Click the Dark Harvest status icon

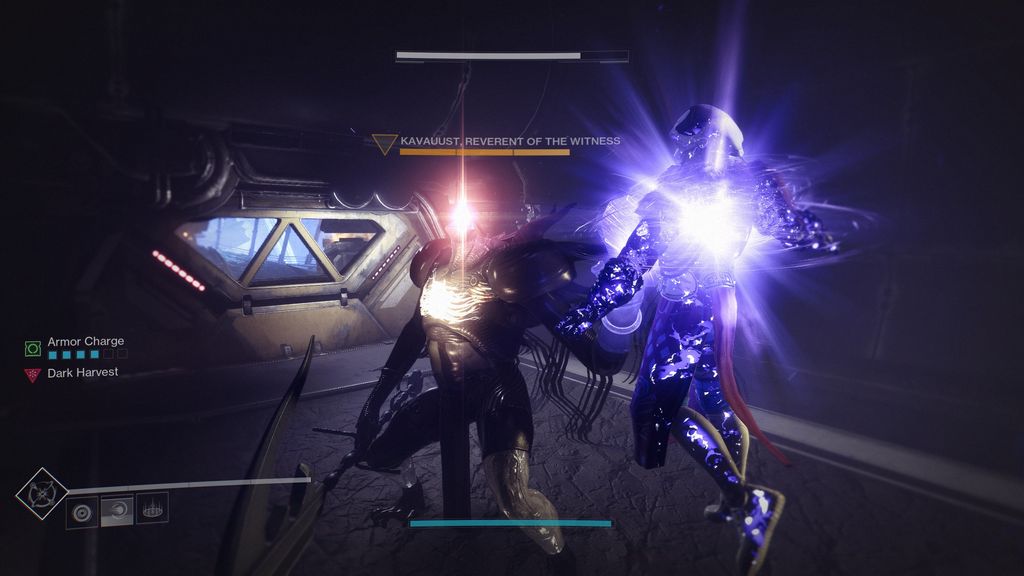tap(32, 374)
